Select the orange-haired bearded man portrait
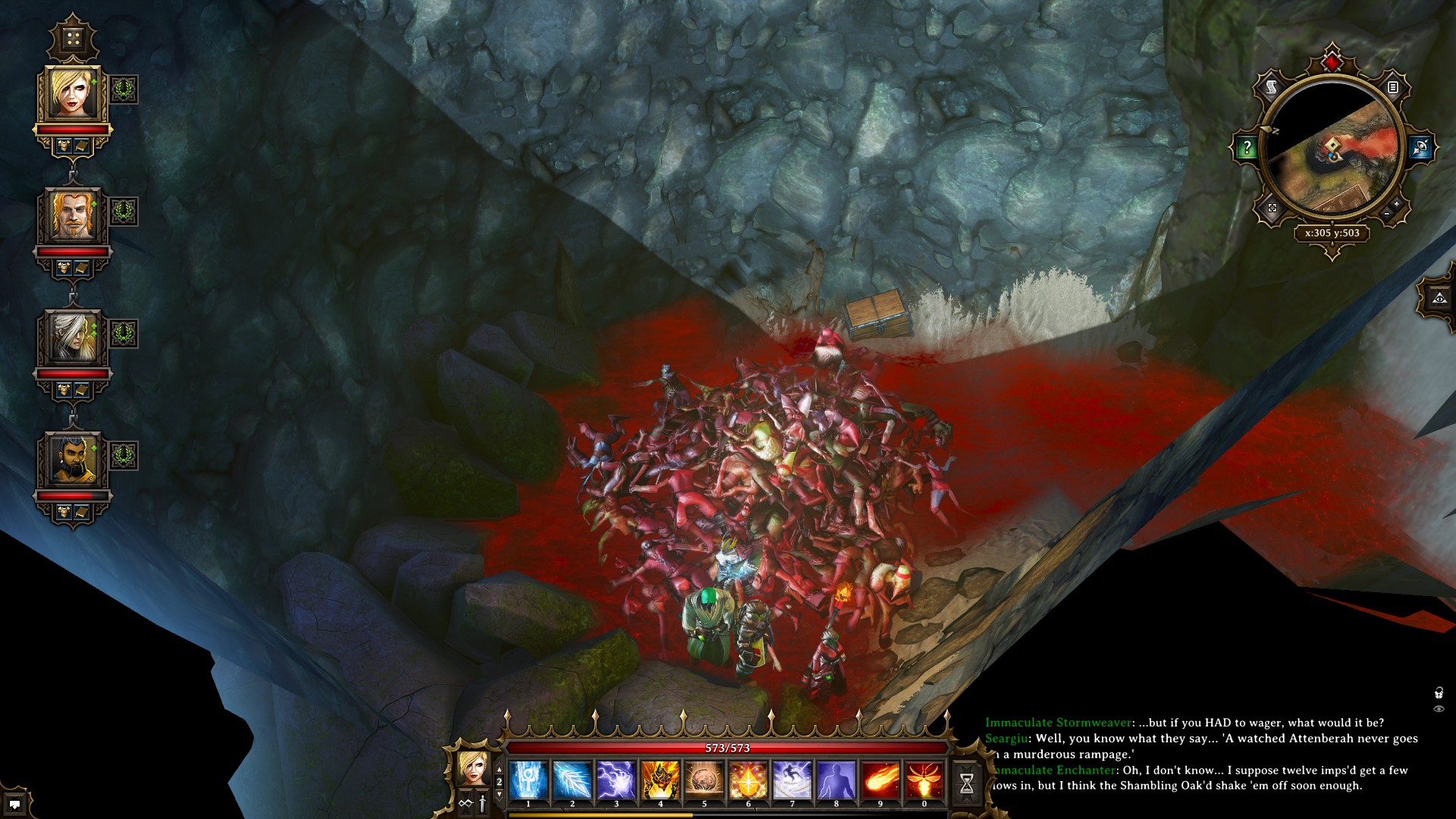1456x819 pixels. click(x=73, y=215)
